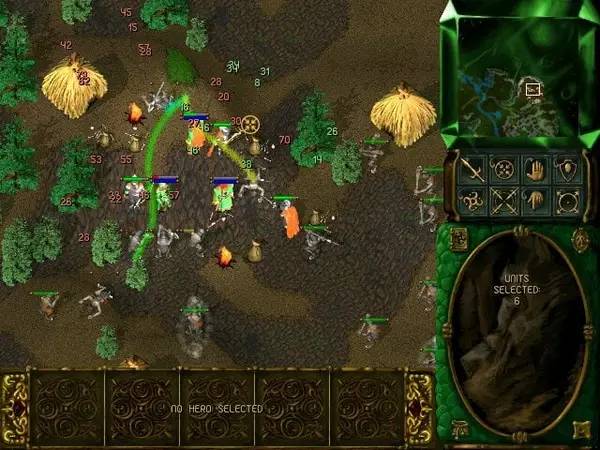Select the sword attack command
This screenshot has width=600, height=450.
473,169
